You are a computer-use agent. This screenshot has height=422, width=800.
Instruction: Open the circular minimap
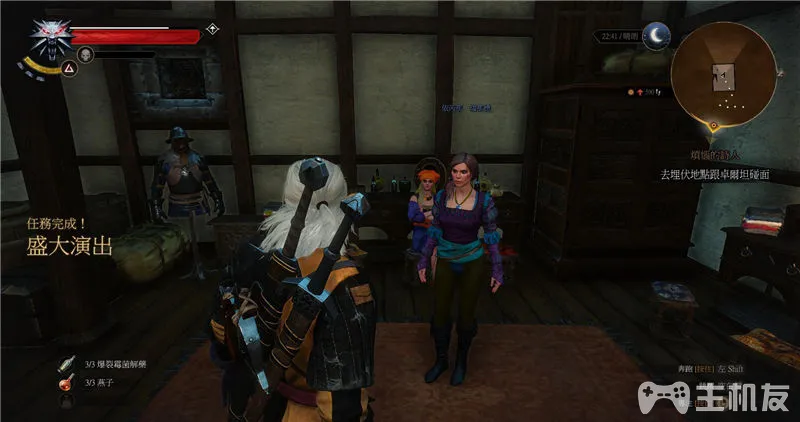723,74
